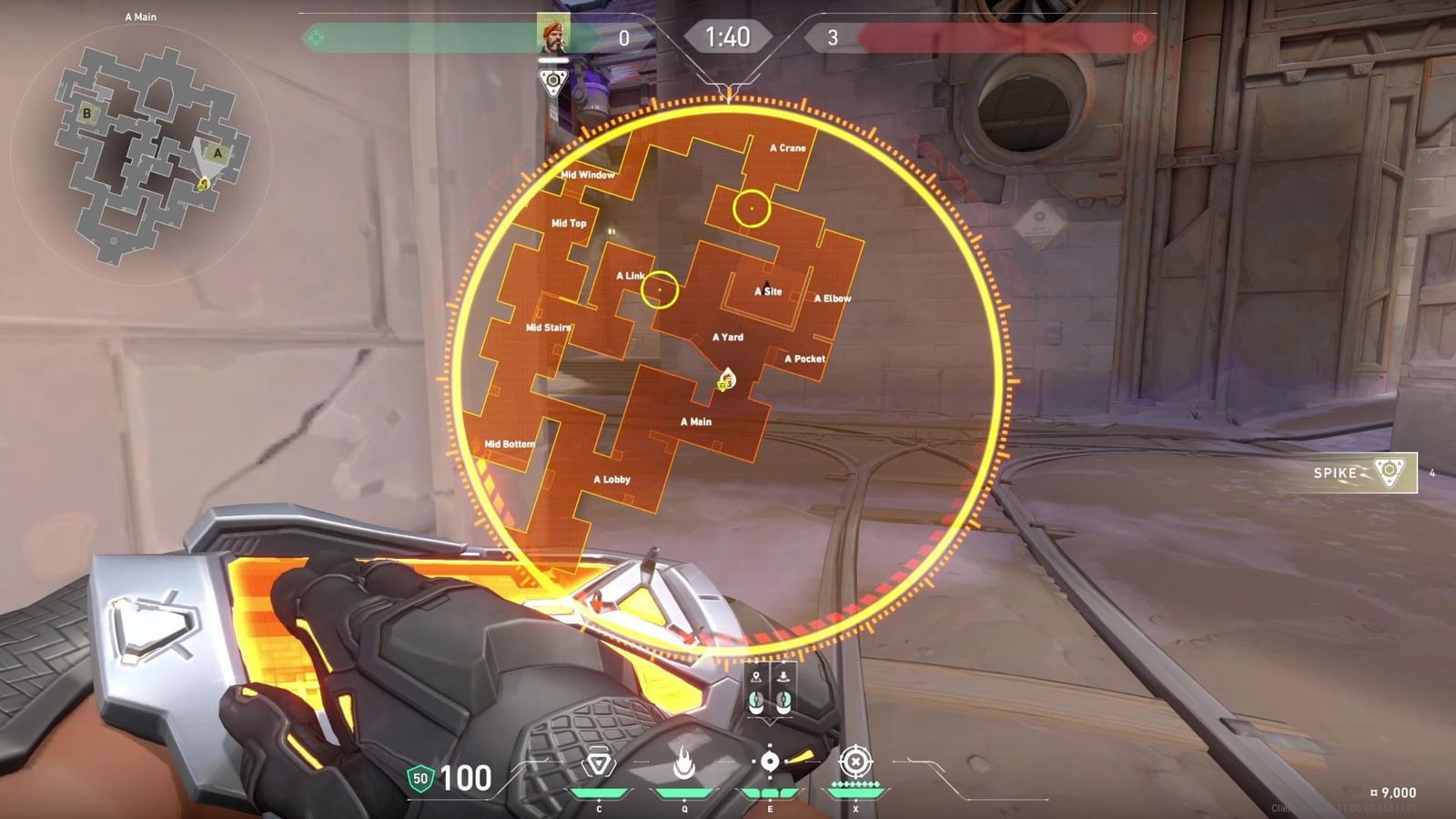This screenshot has width=1456, height=819.
Task: Click the ultimate charge diamond meter
Action: click(857, 784)
